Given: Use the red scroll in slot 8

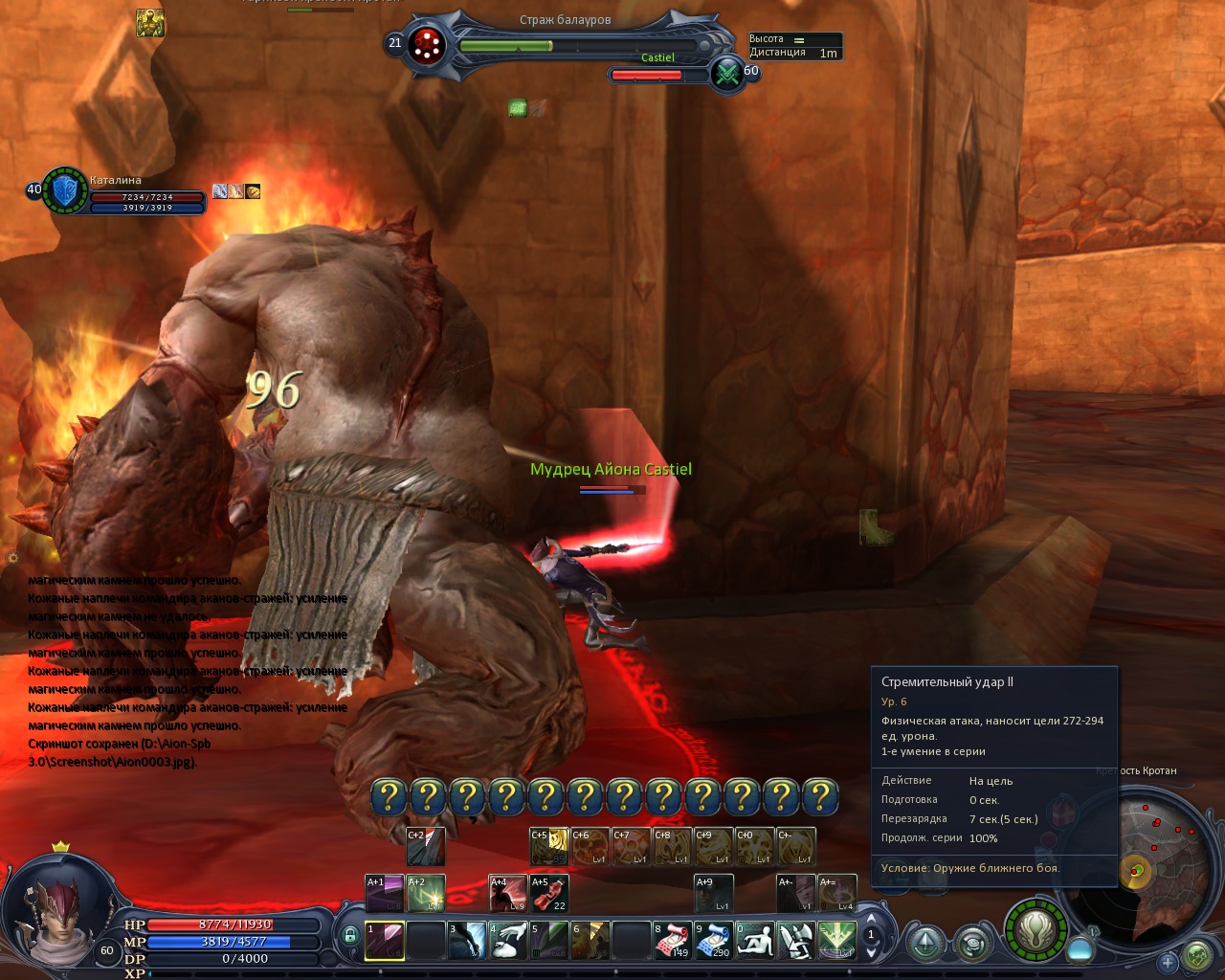Looking at the screenshot, I should click(672, 940).
